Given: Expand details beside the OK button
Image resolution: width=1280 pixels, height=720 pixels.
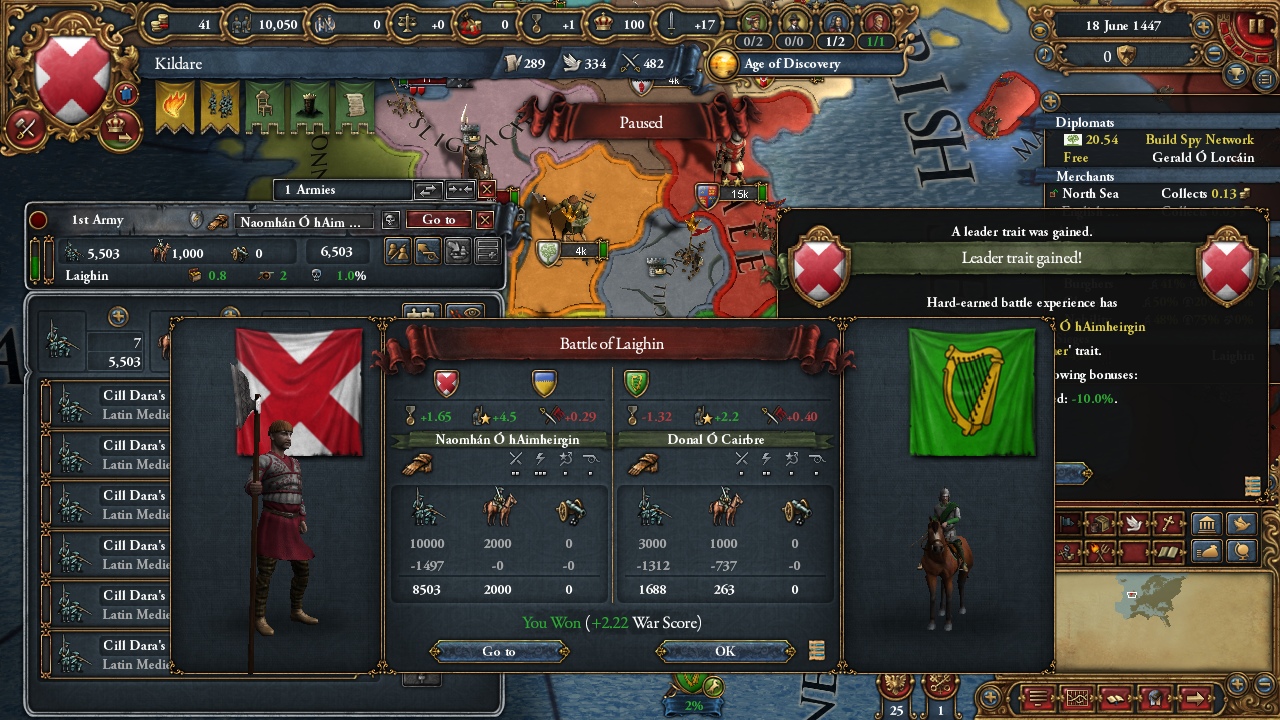Looking at the screenshot, I should [816, 651].
